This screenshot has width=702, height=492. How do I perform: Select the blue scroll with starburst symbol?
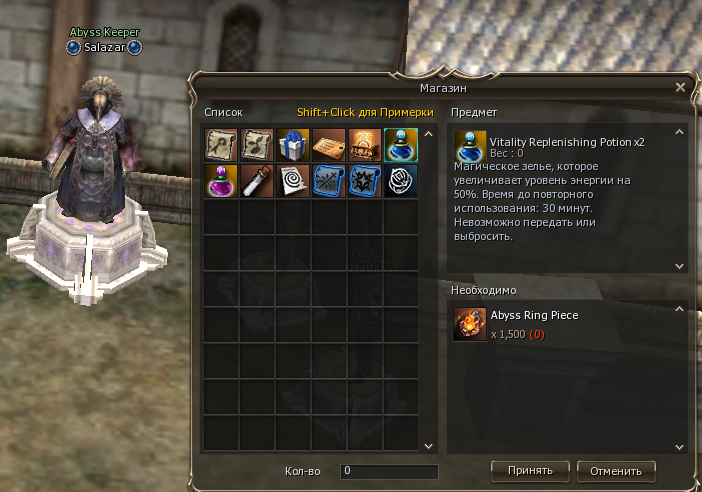pyautogui.click(x=365, y=182)
